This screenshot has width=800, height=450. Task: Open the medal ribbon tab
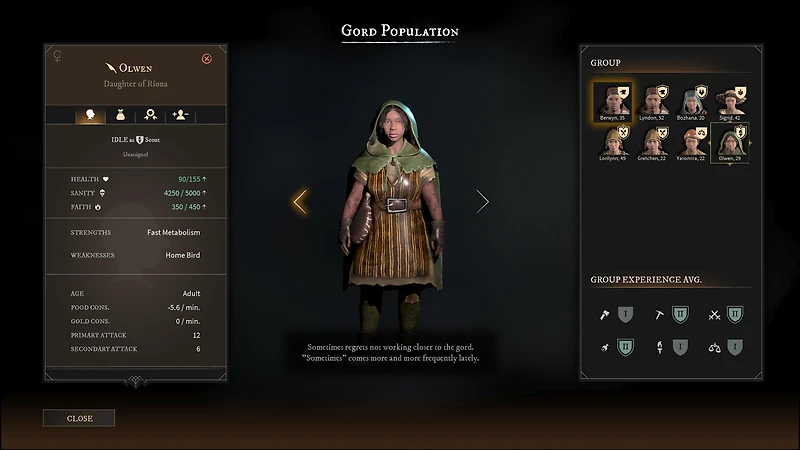[x=150, y=116]
